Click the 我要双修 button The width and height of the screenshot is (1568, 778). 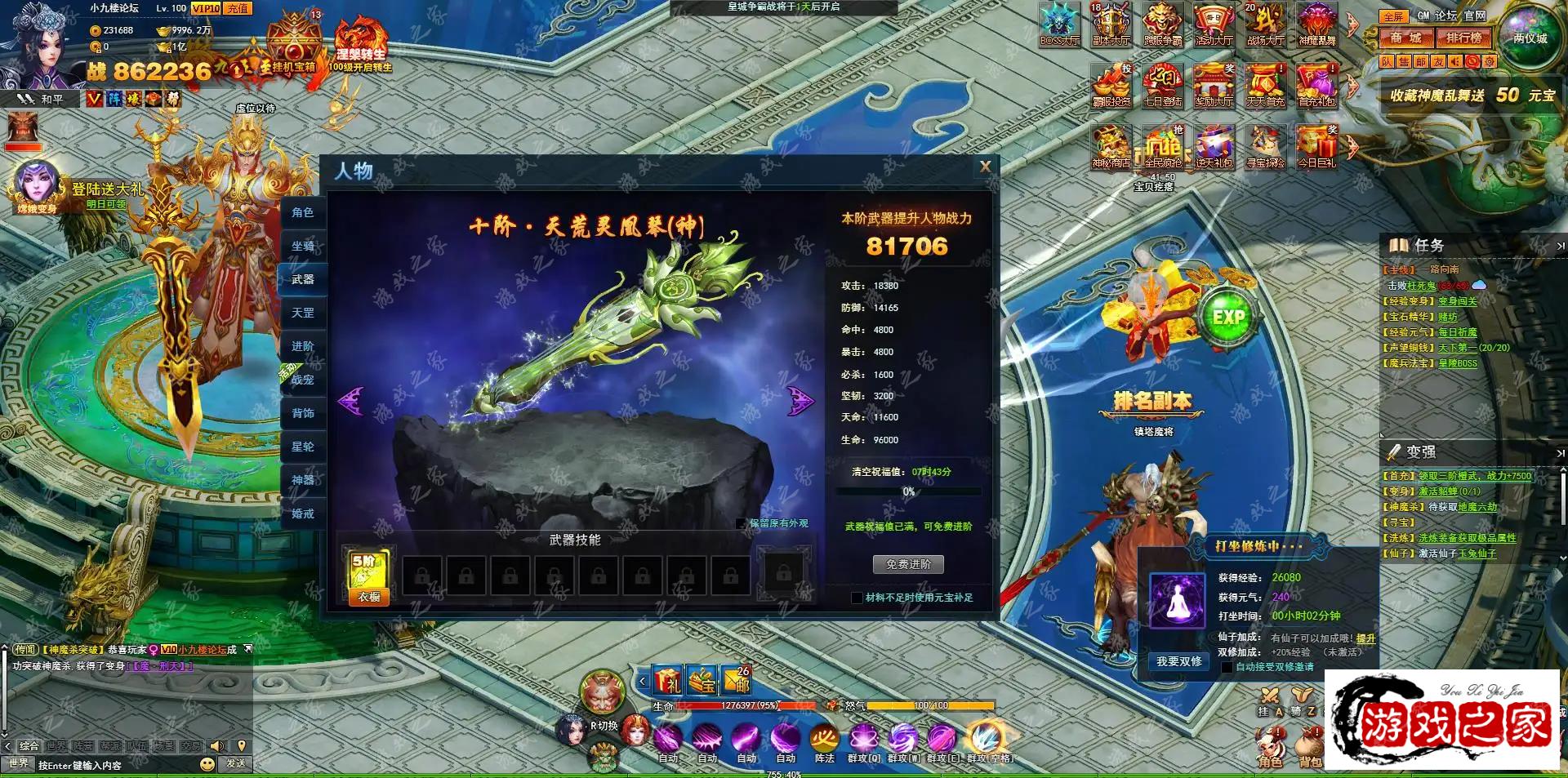coord(1178,661)
